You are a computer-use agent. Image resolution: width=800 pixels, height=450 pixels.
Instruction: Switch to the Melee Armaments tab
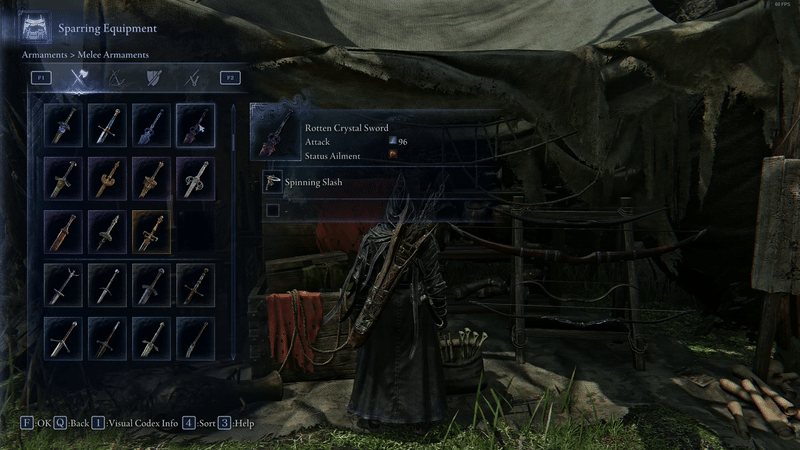pos(79,77)
